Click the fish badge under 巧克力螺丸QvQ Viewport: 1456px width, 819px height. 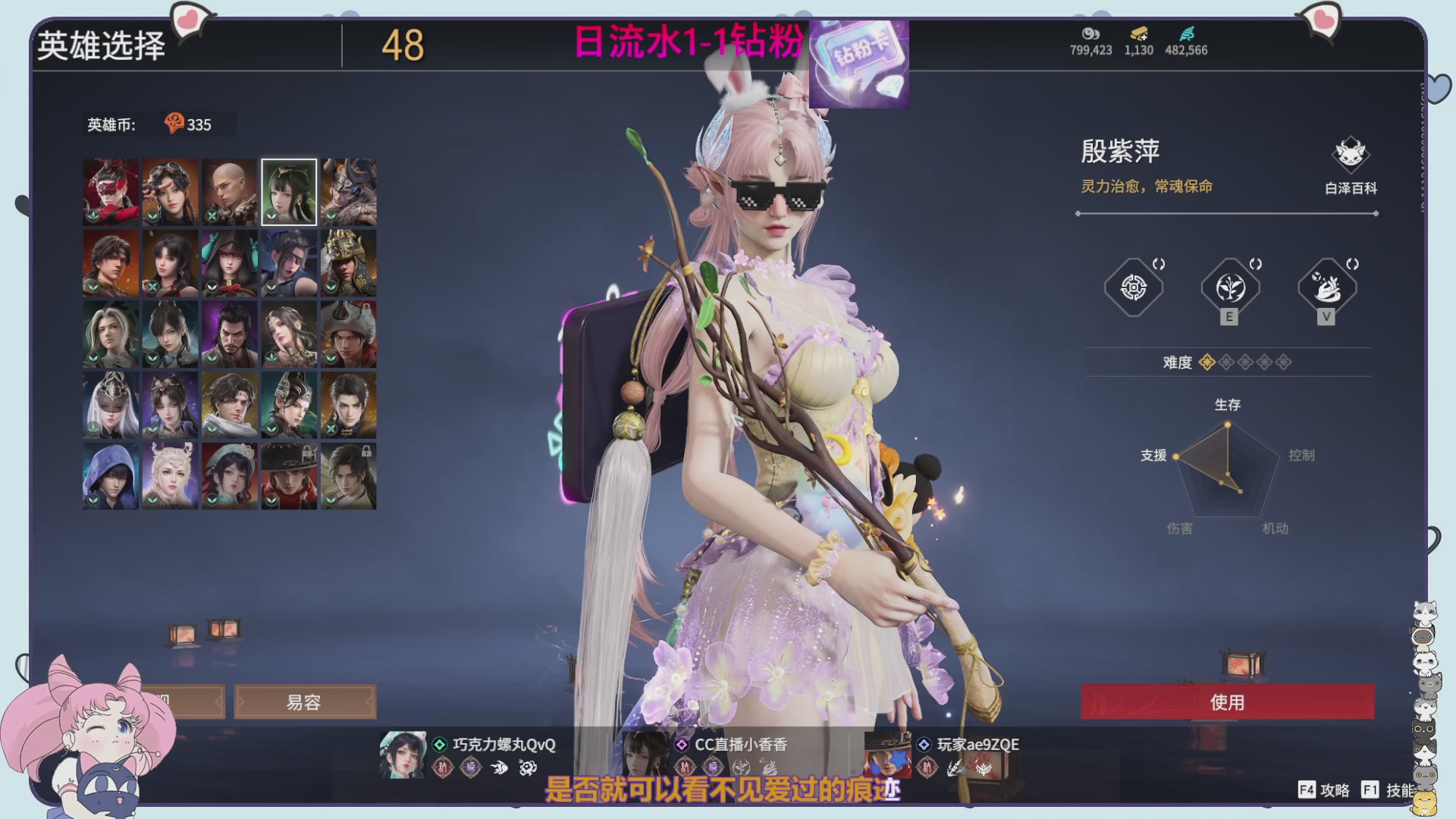coord(500,767)
